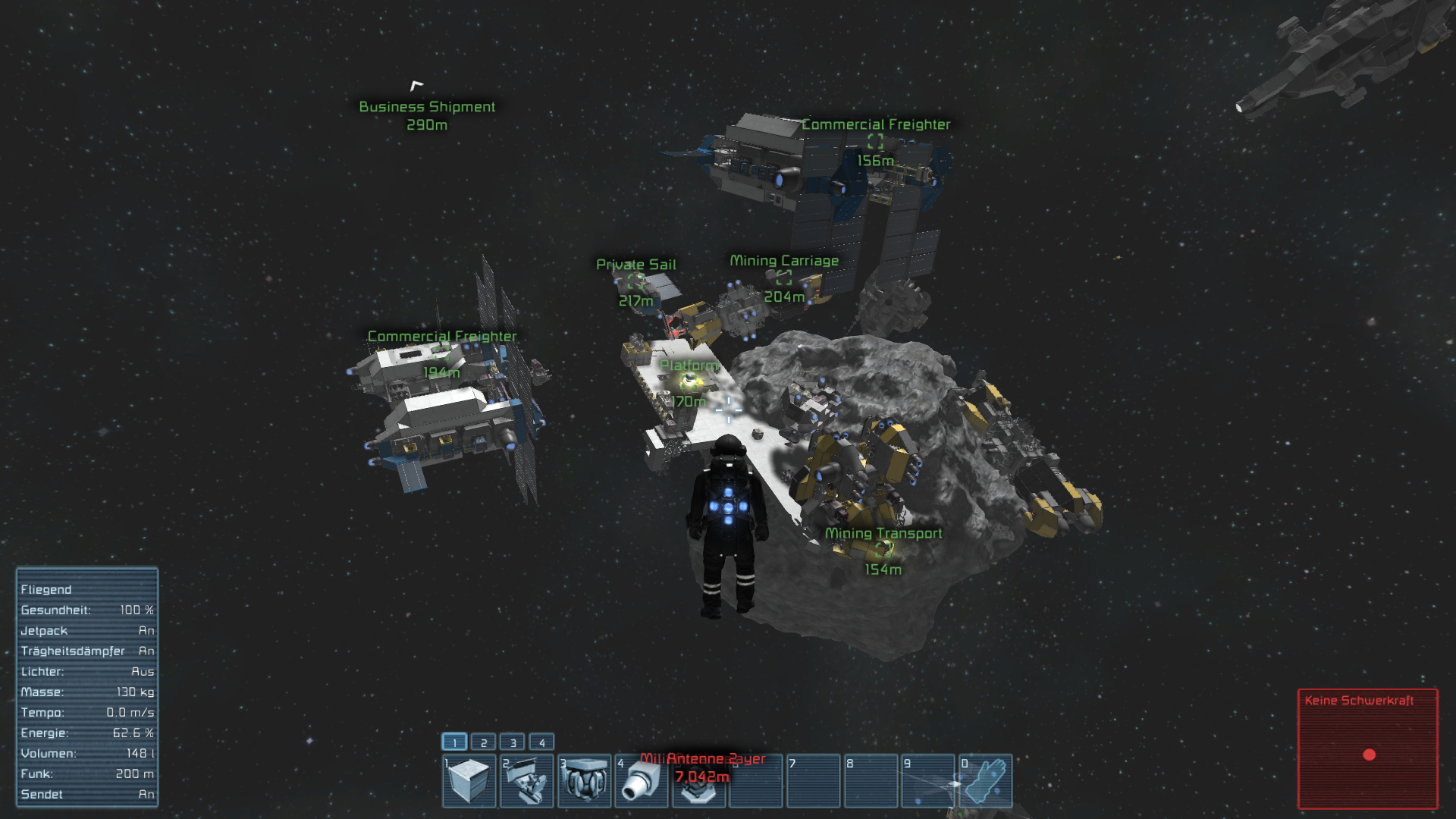Equip empty hands via glove slot 0

point(985,781)
